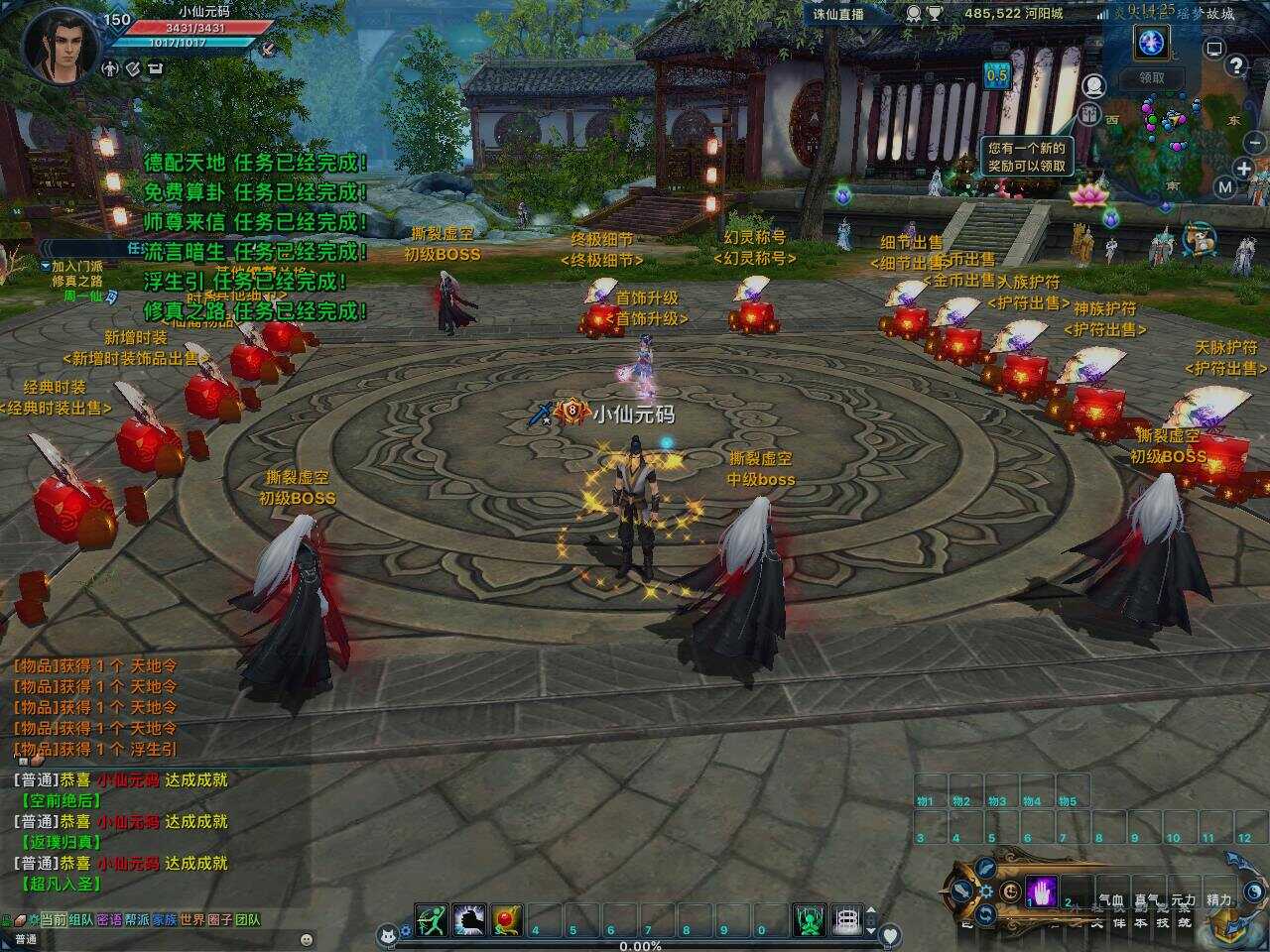This screenshot has height=952, width=1270.
Task: Zoom in the minimap with plus button
Action: click(1243, 168)
